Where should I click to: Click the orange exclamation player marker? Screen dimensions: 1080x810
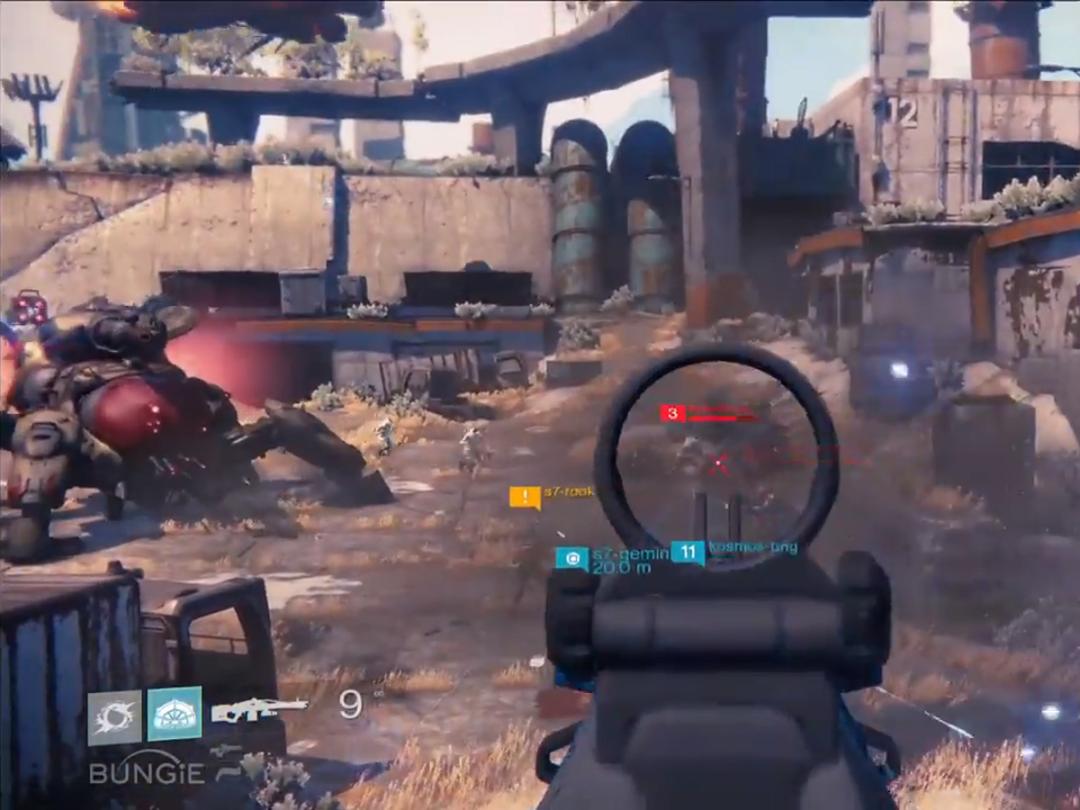(525, 497)
